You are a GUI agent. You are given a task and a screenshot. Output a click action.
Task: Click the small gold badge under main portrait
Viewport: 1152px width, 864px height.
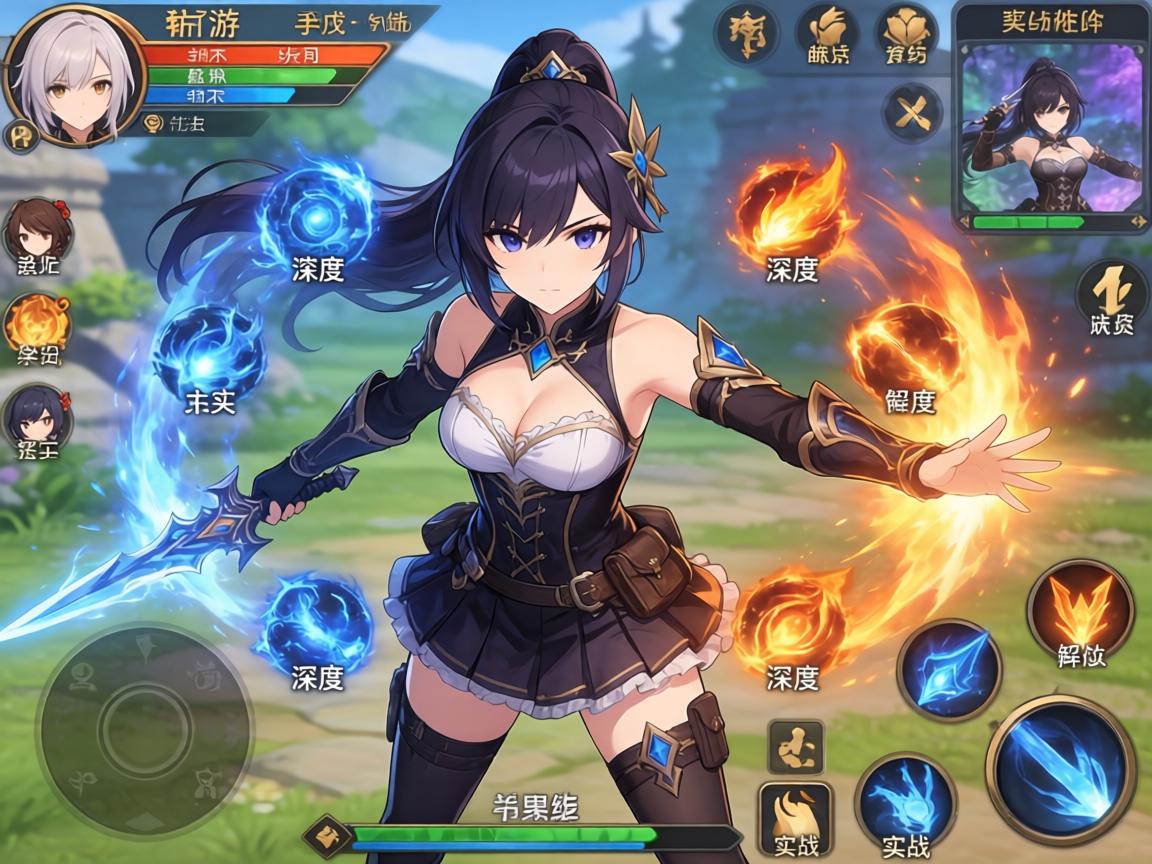tap(20, 135)
